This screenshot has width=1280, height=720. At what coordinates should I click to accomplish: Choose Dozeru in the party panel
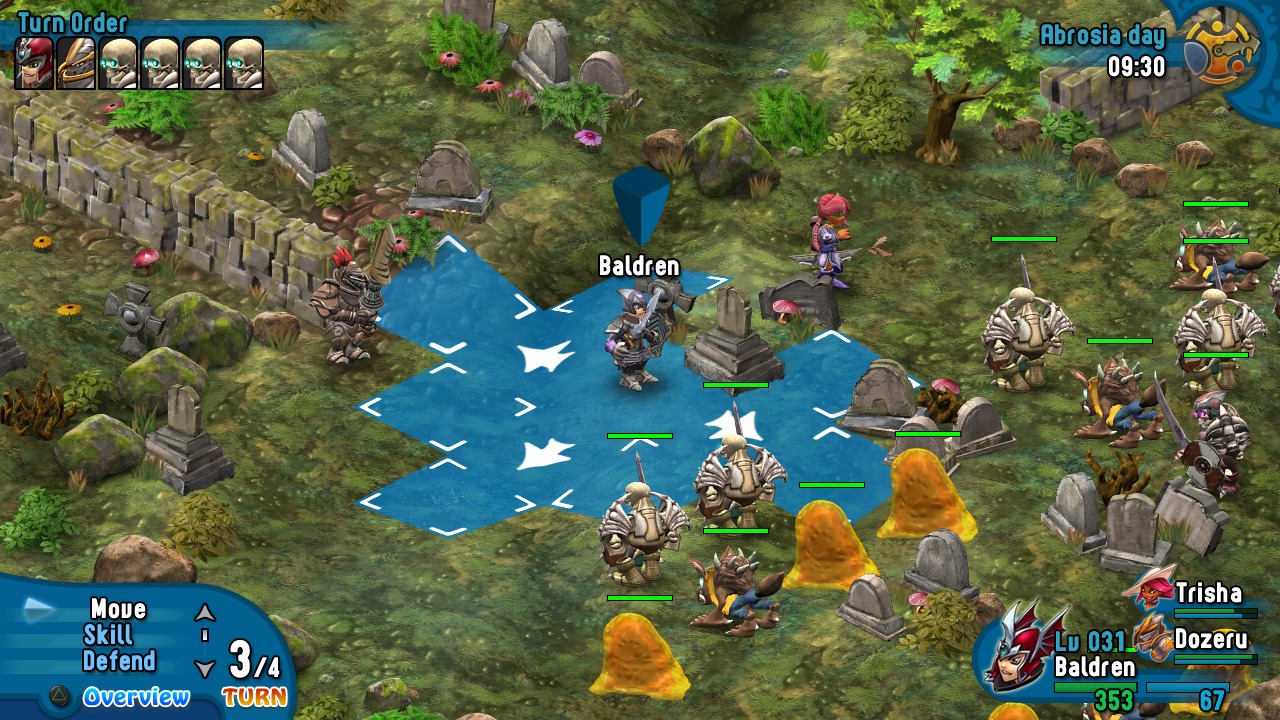(1212, 639)
